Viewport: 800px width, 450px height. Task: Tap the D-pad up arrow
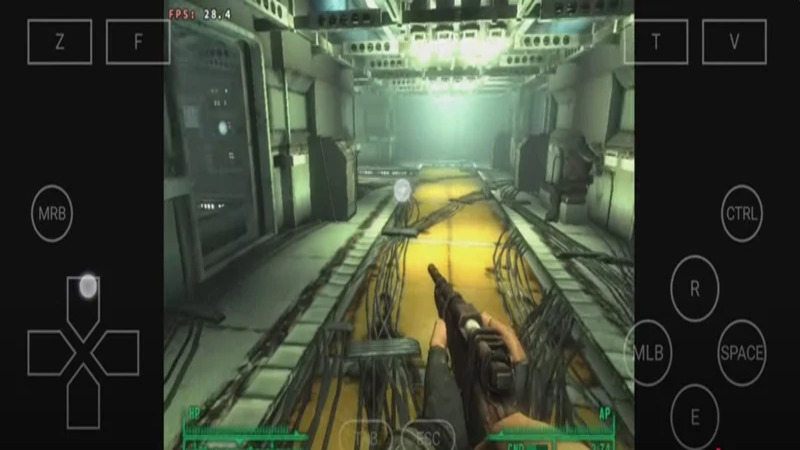[x=83, y=301]
